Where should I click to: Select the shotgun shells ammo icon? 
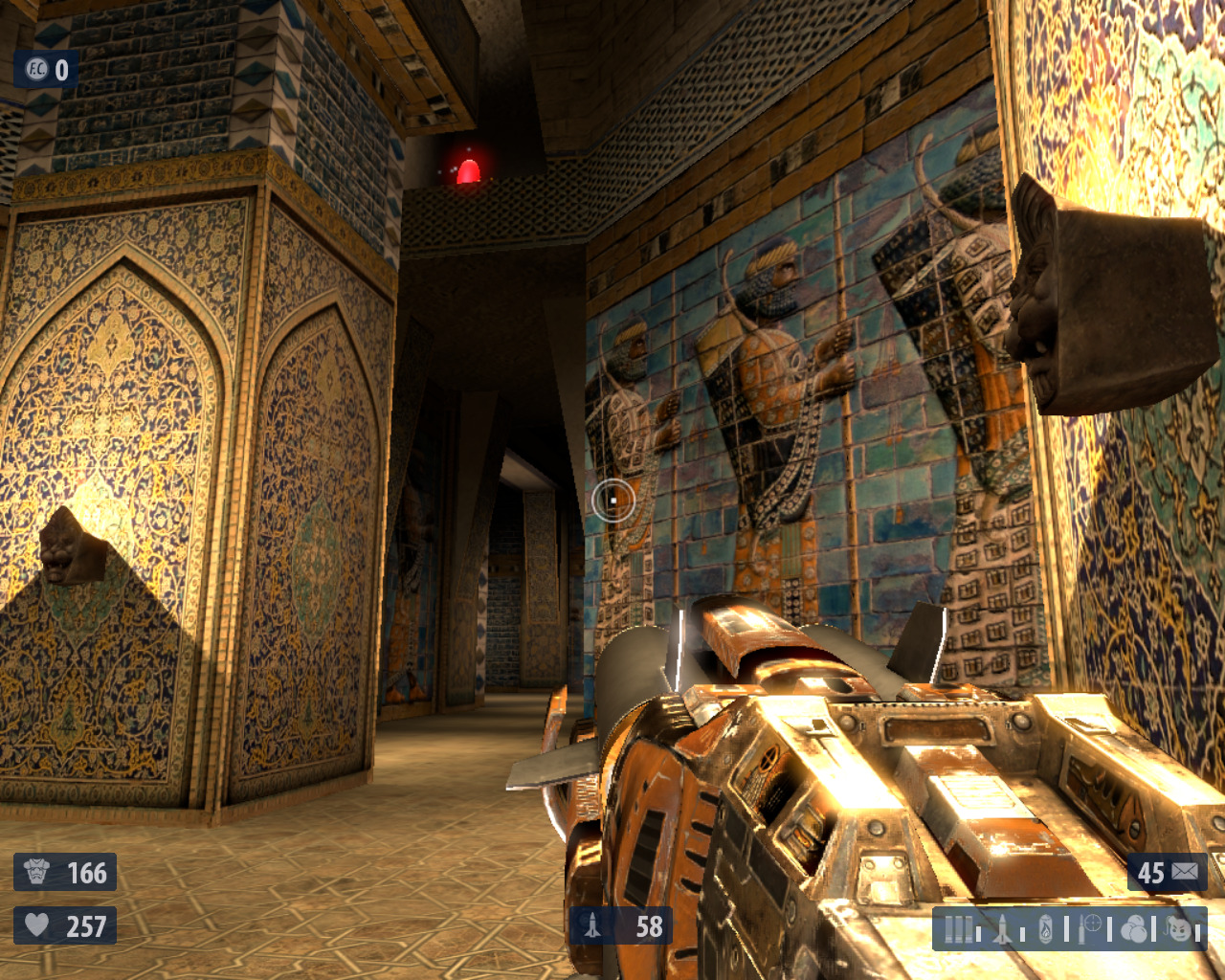[958, 929]
